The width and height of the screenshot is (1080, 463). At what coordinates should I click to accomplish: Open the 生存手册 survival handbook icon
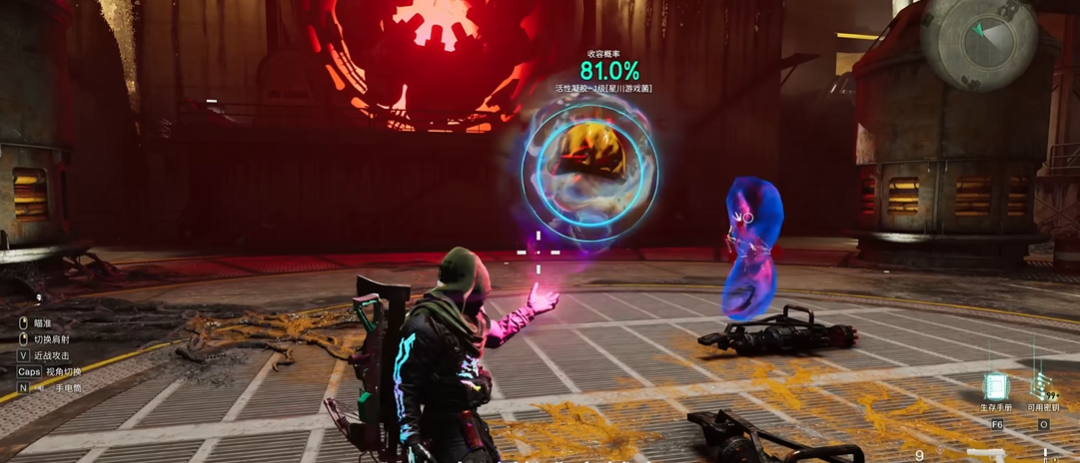coord(996,386)
